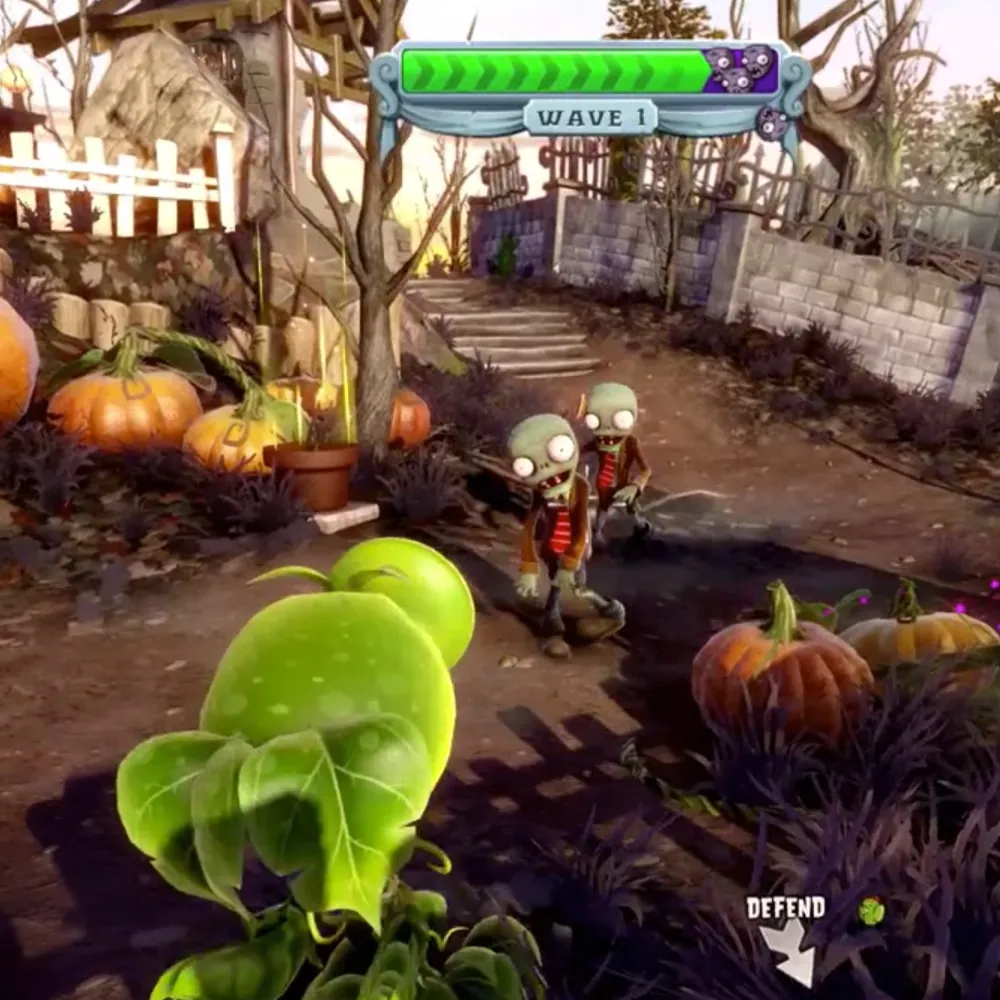Screen dimensions: 1000x1000
Task: Select the green plant icon beside Defend
Action: coord(870,910)
